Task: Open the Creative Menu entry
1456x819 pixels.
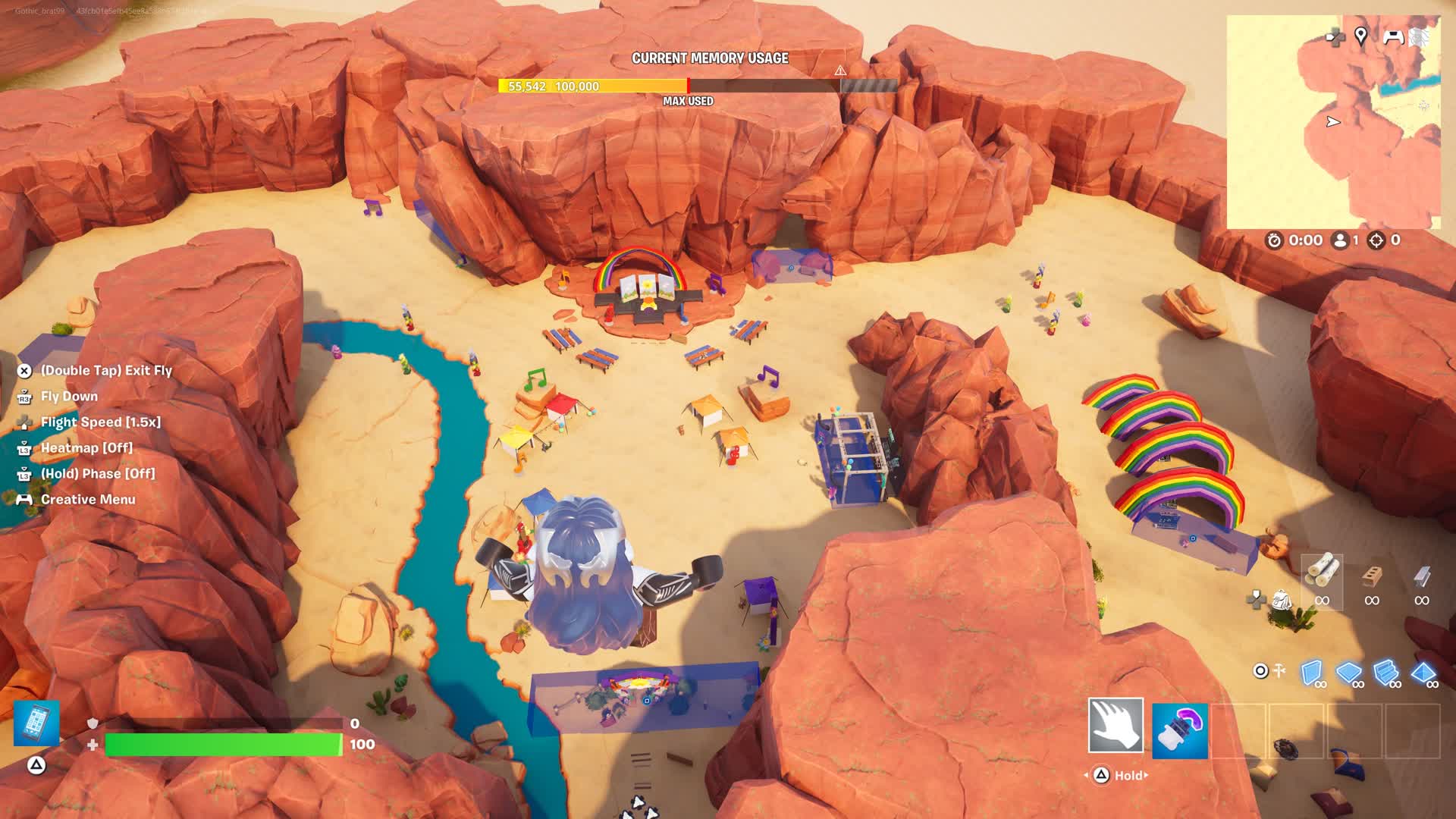Action: (88, 499)
